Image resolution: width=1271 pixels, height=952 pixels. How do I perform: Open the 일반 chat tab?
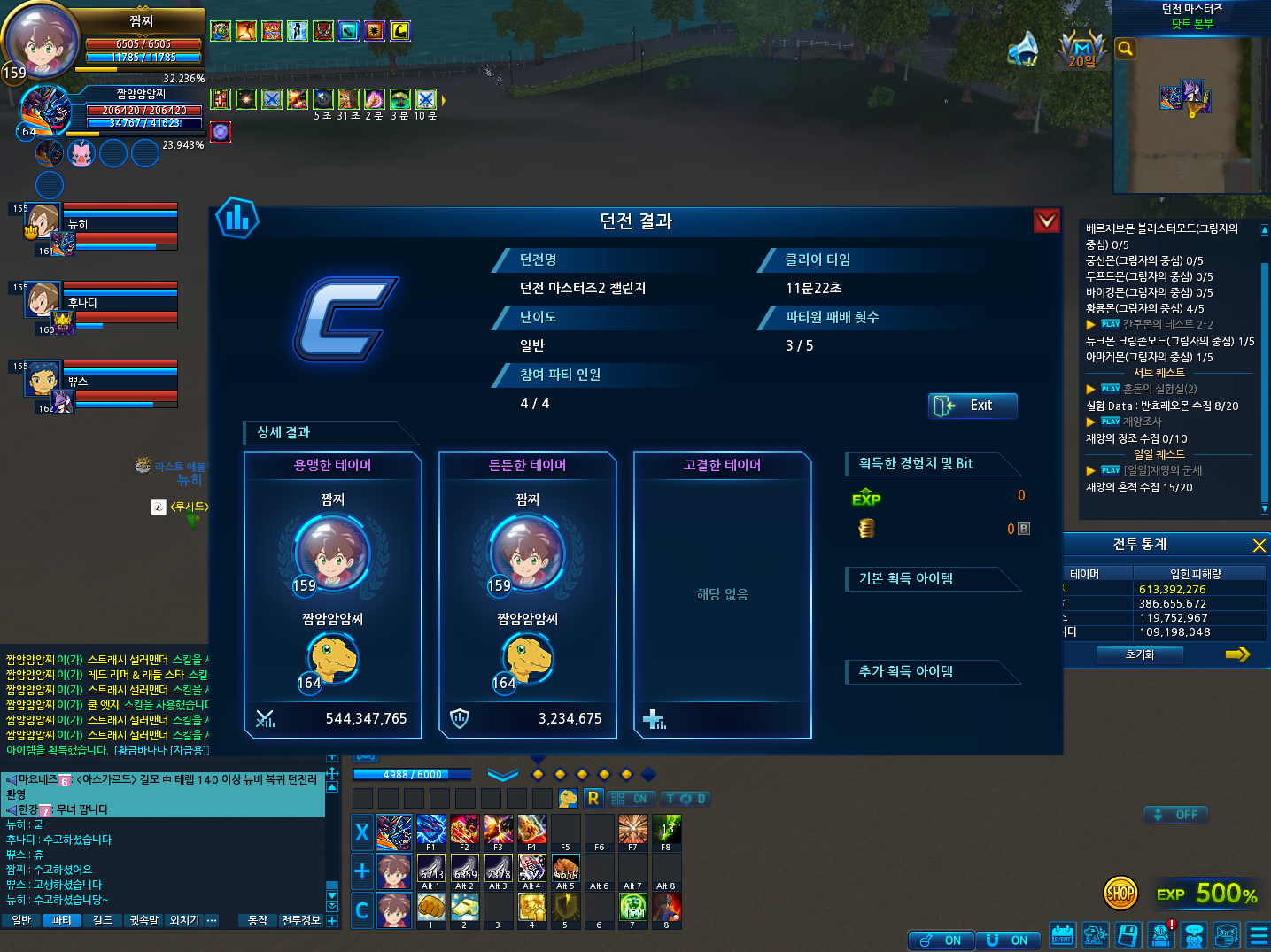pos(21,921)
